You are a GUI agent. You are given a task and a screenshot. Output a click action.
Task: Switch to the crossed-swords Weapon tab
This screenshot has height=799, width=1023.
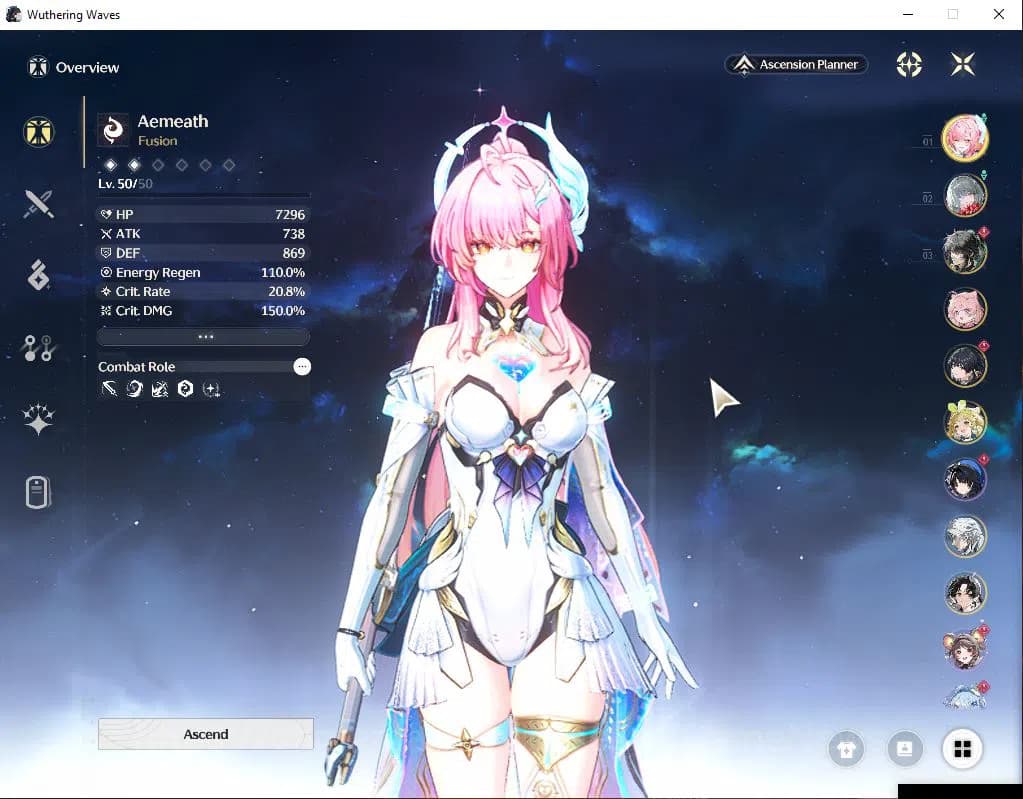(39, 204)
